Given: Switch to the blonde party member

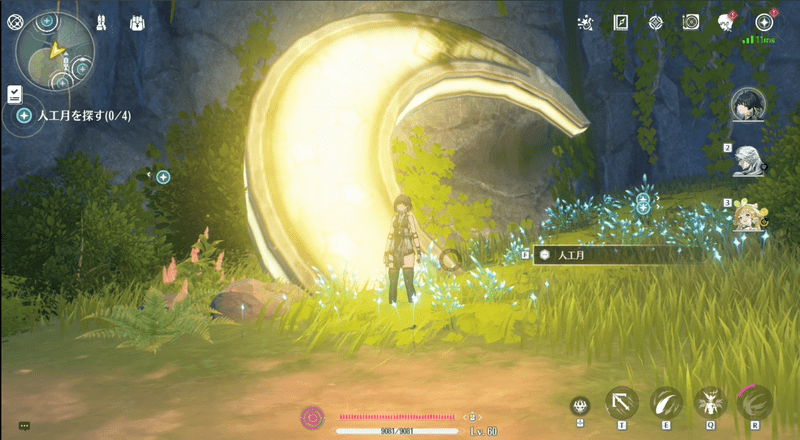Looking at the screenshot, I should click(x=748, y=214).
